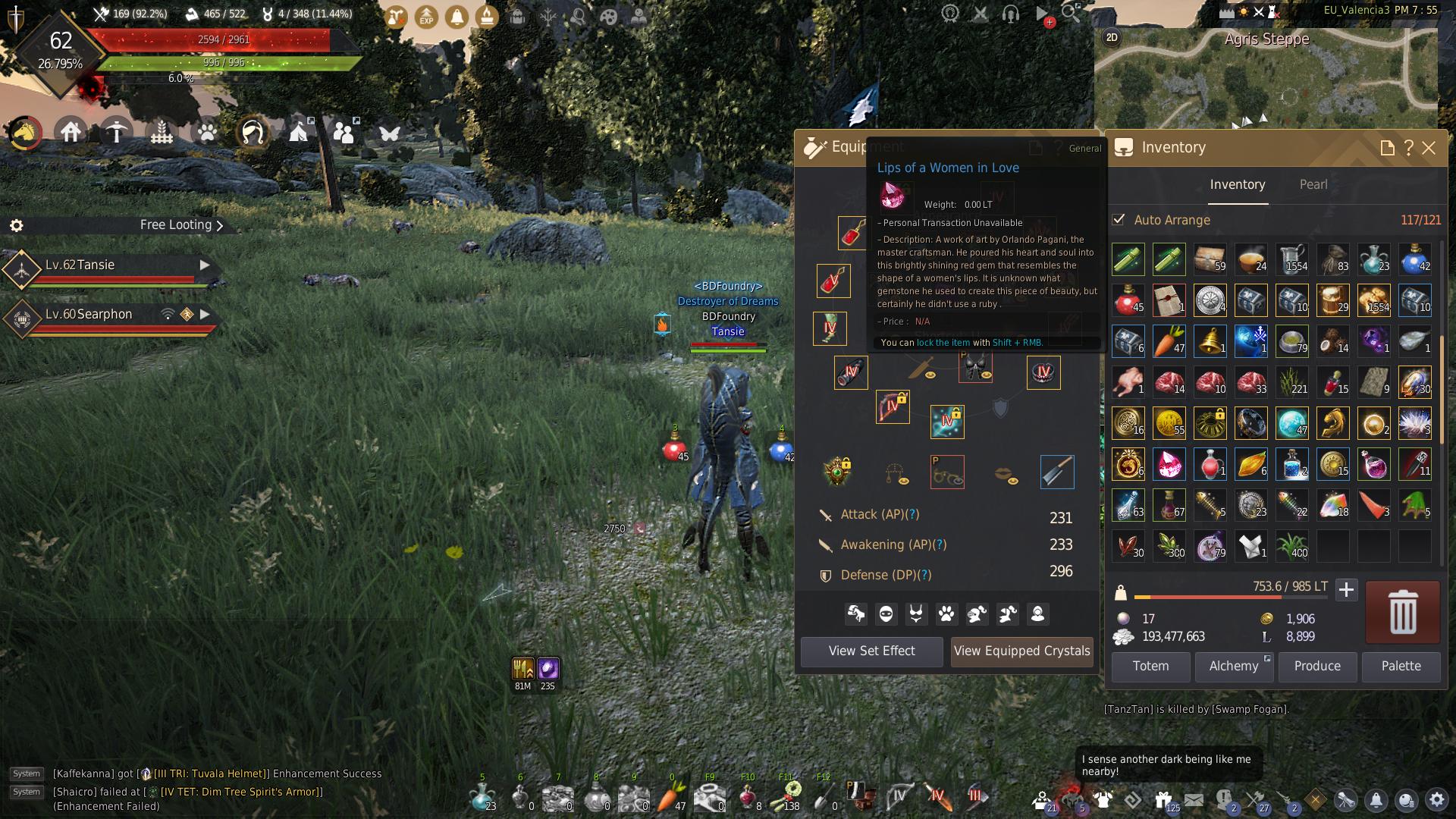1456x819 pixels.
Task: Click the trash can delete button
Action: coord(1402,612)
